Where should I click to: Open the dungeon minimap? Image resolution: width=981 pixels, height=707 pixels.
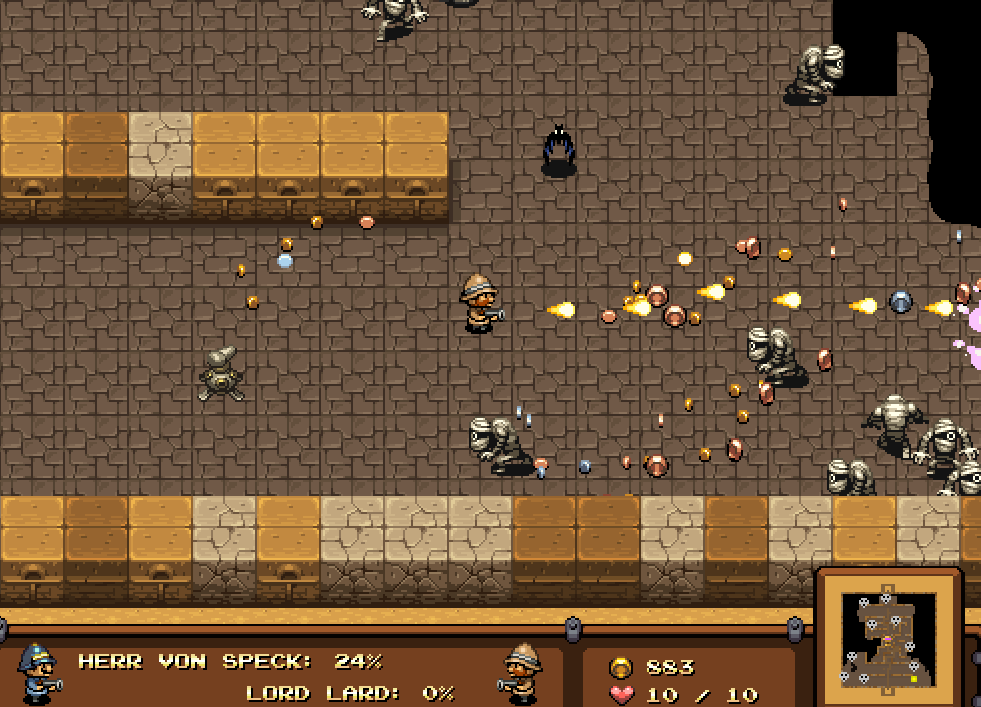point(889,642)
